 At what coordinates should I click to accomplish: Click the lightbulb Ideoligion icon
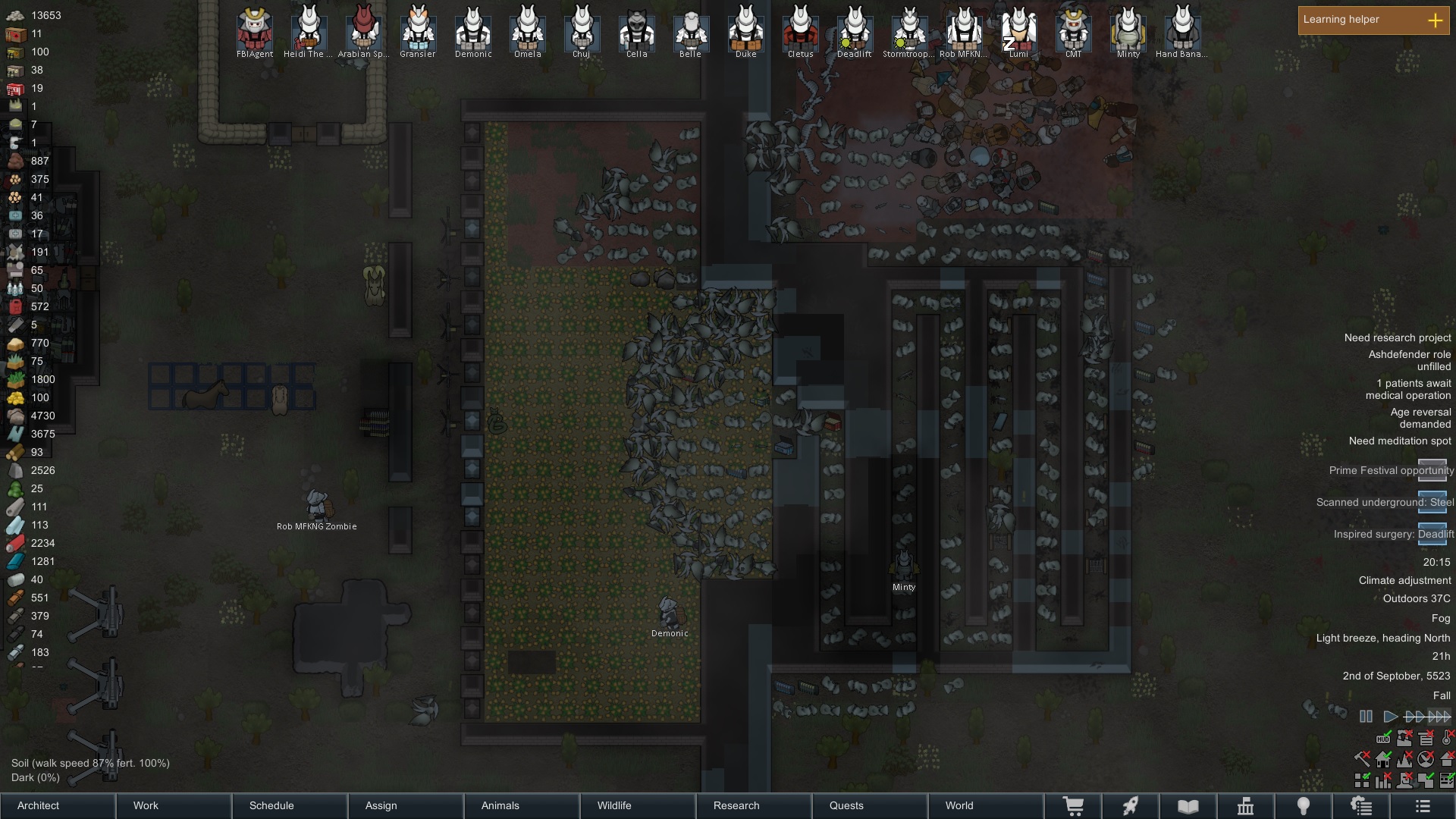coord(1304,806)
